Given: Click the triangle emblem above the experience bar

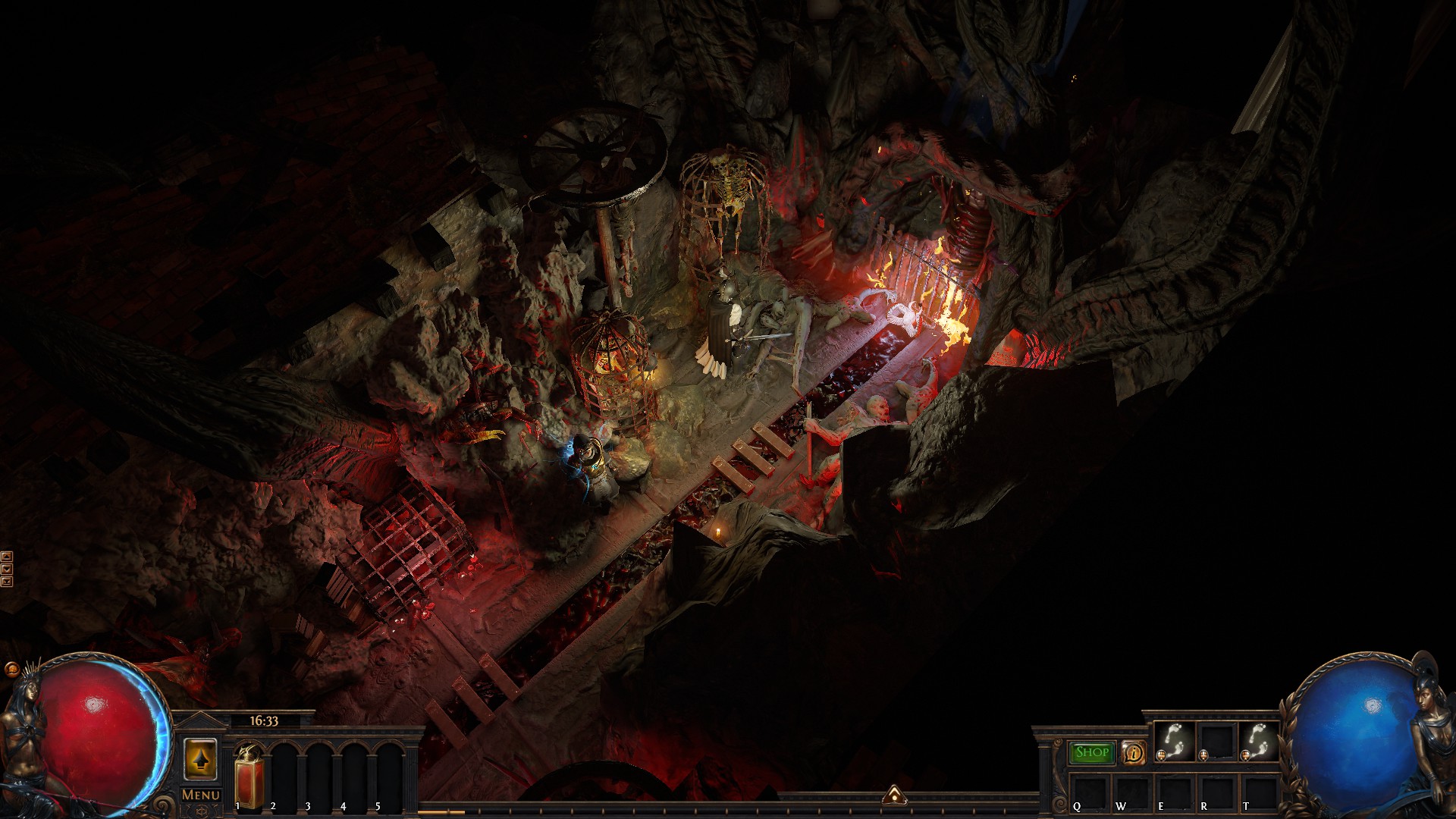Looking at the screenshot, I should (x=893, y=795).
